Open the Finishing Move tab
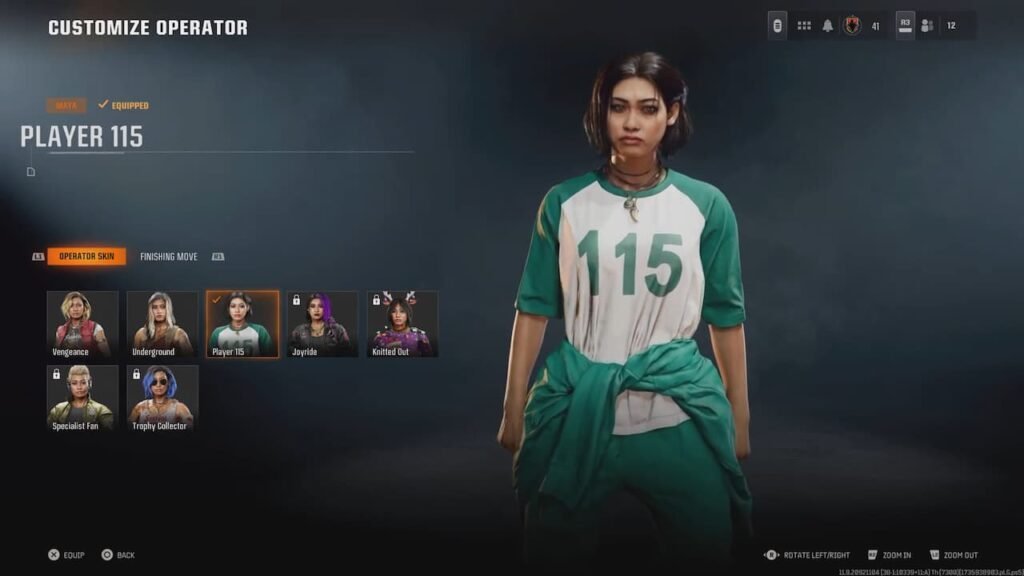The height and width of the screenshot is (576, 1024). [x=168, y=257]
